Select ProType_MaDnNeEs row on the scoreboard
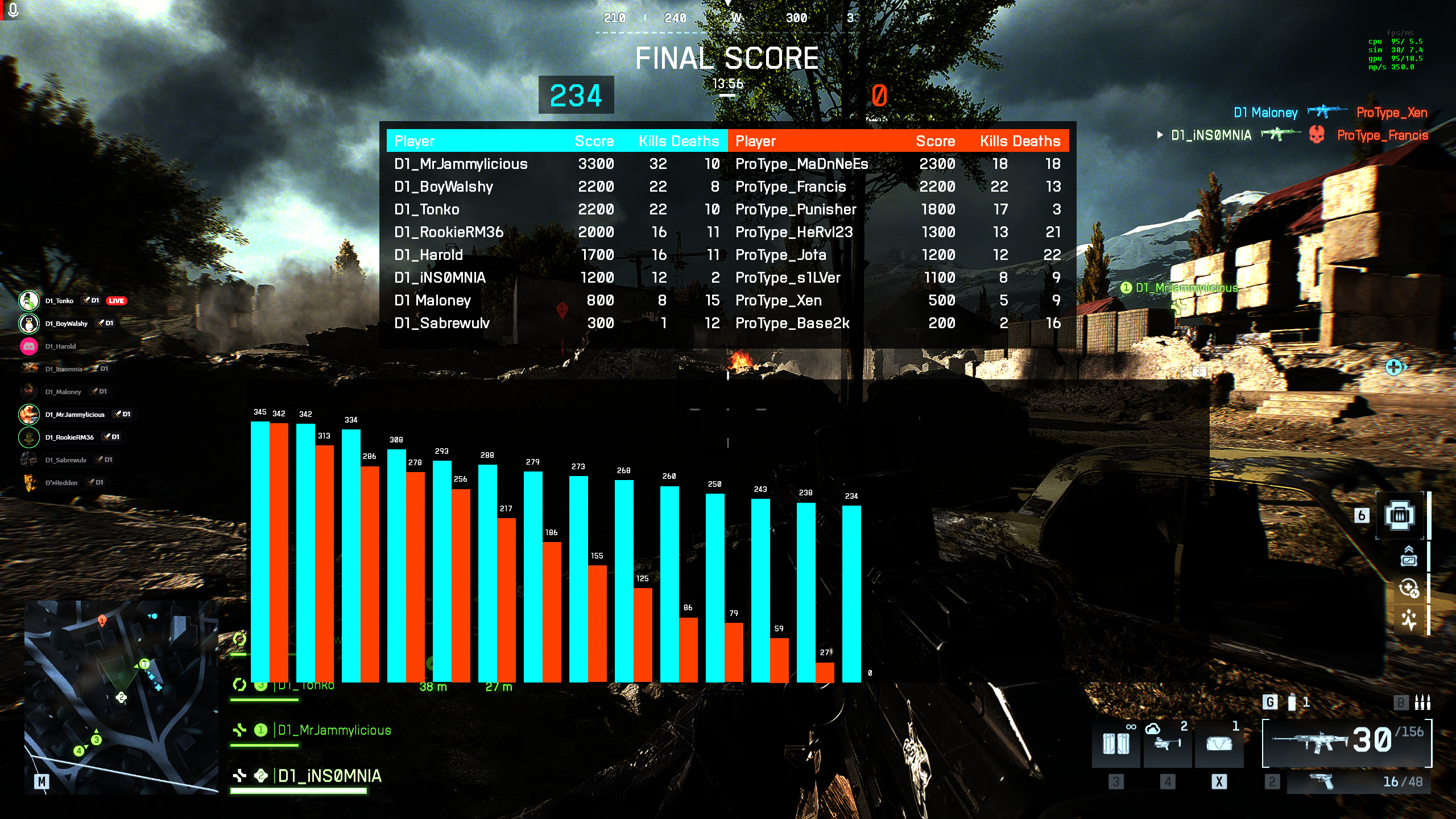The height and width of the screenshot is (819, 1456). coord(801,164)
